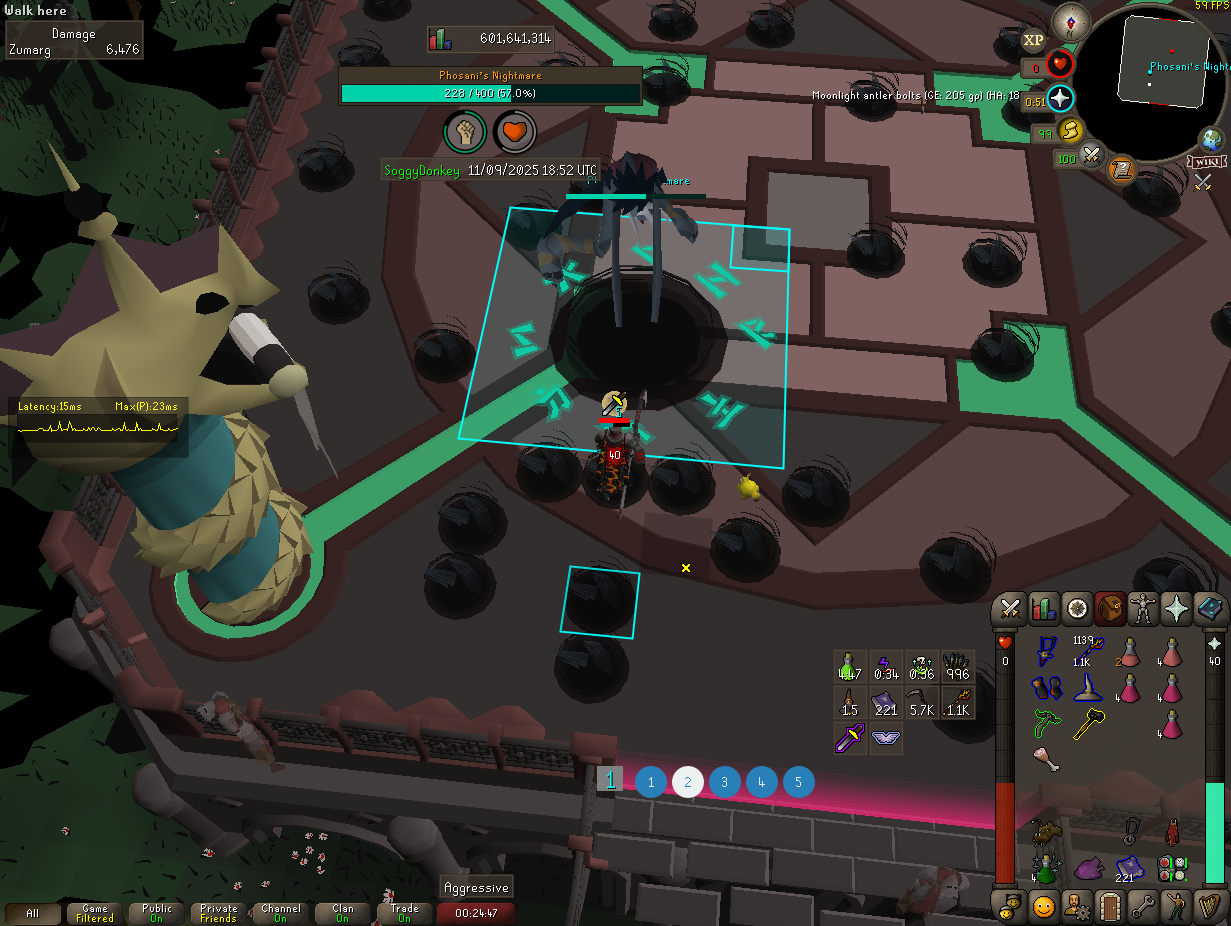Image resolution: width=1231 pixels, height=926 pixels.
Task: Open the Worn Equipment tab
Action: click(1143, 608)
